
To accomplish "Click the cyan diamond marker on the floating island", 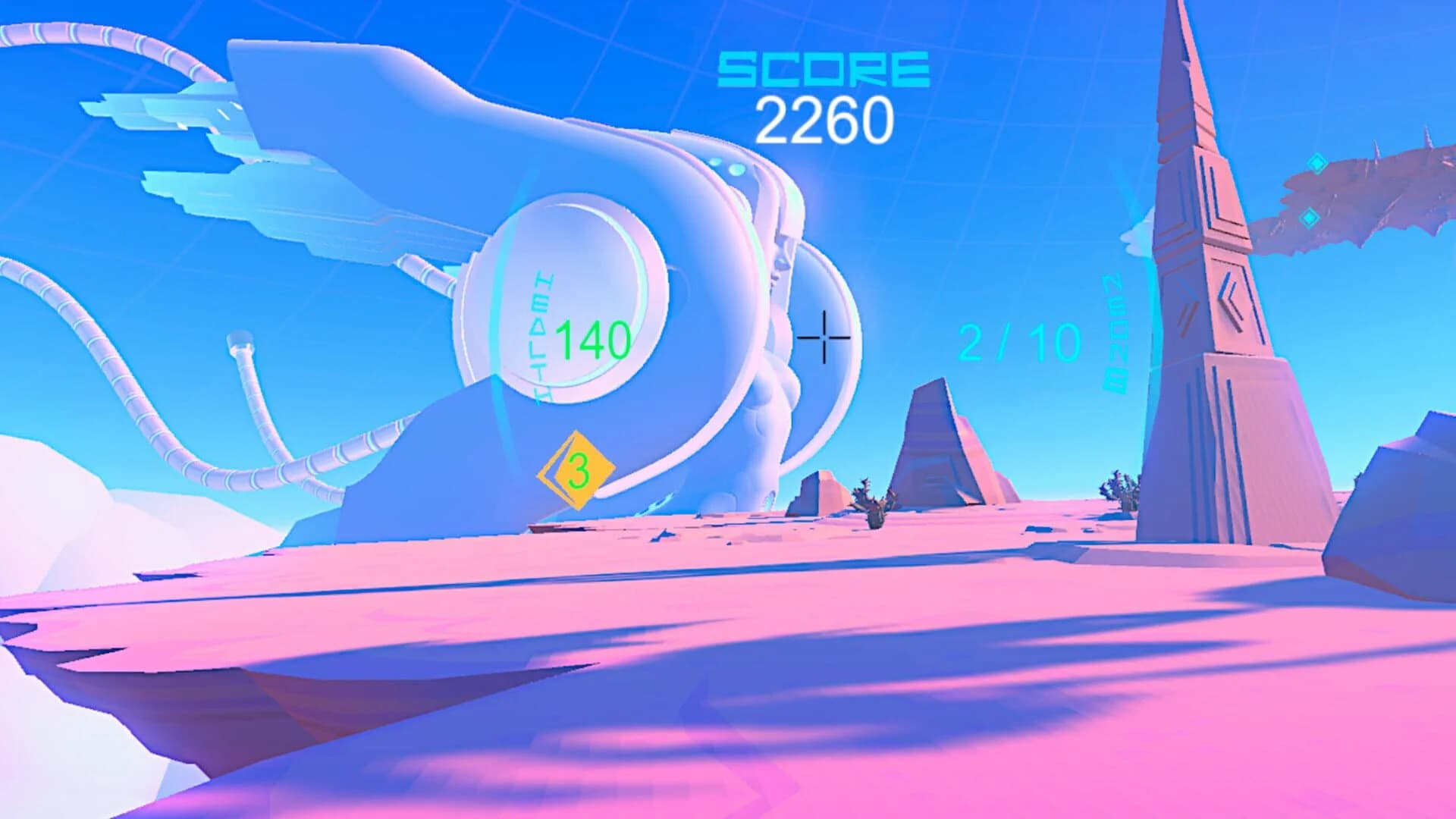I will (x=1317, y=164).
